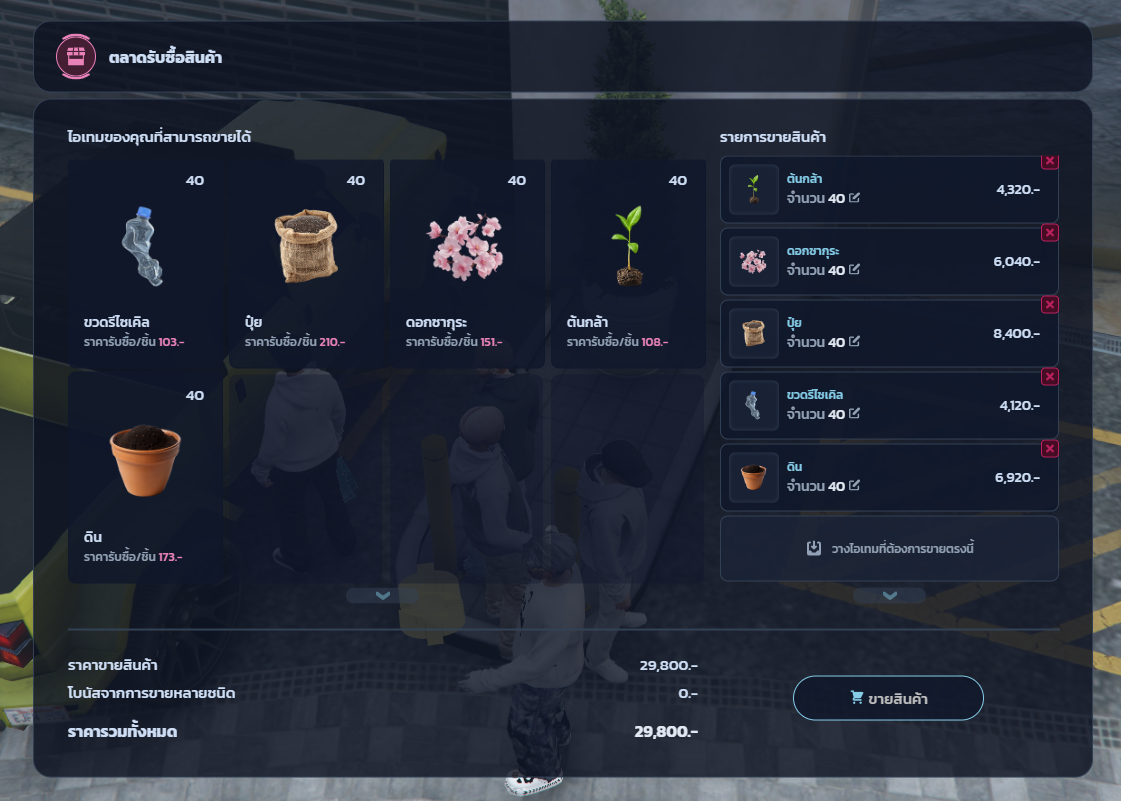Select the ขวดรีไซเคิล plastic bottle item
This screenshot has height=801, width=1121.
click(145, 264)
